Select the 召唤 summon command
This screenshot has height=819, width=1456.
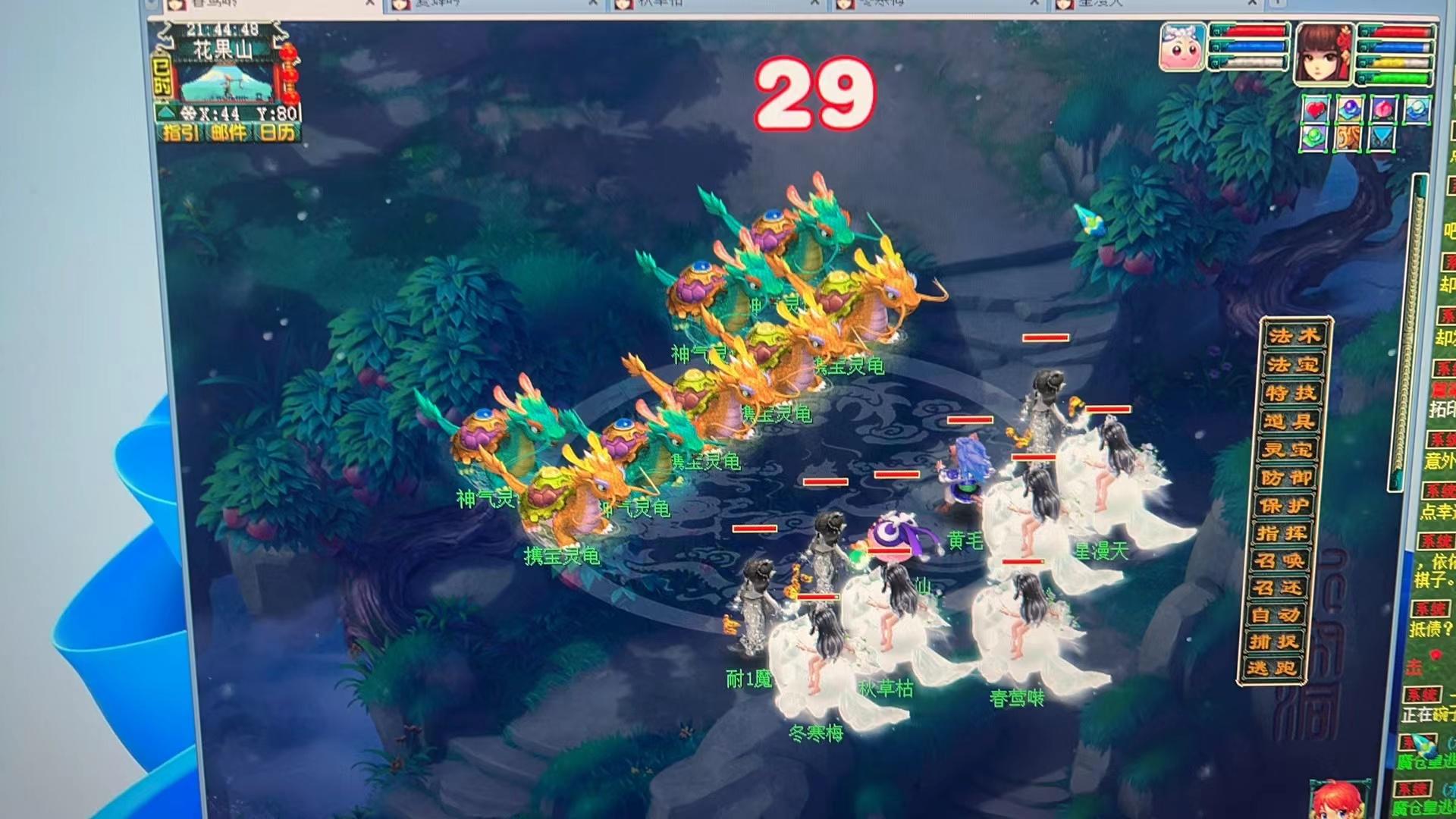click(1279, 560)
